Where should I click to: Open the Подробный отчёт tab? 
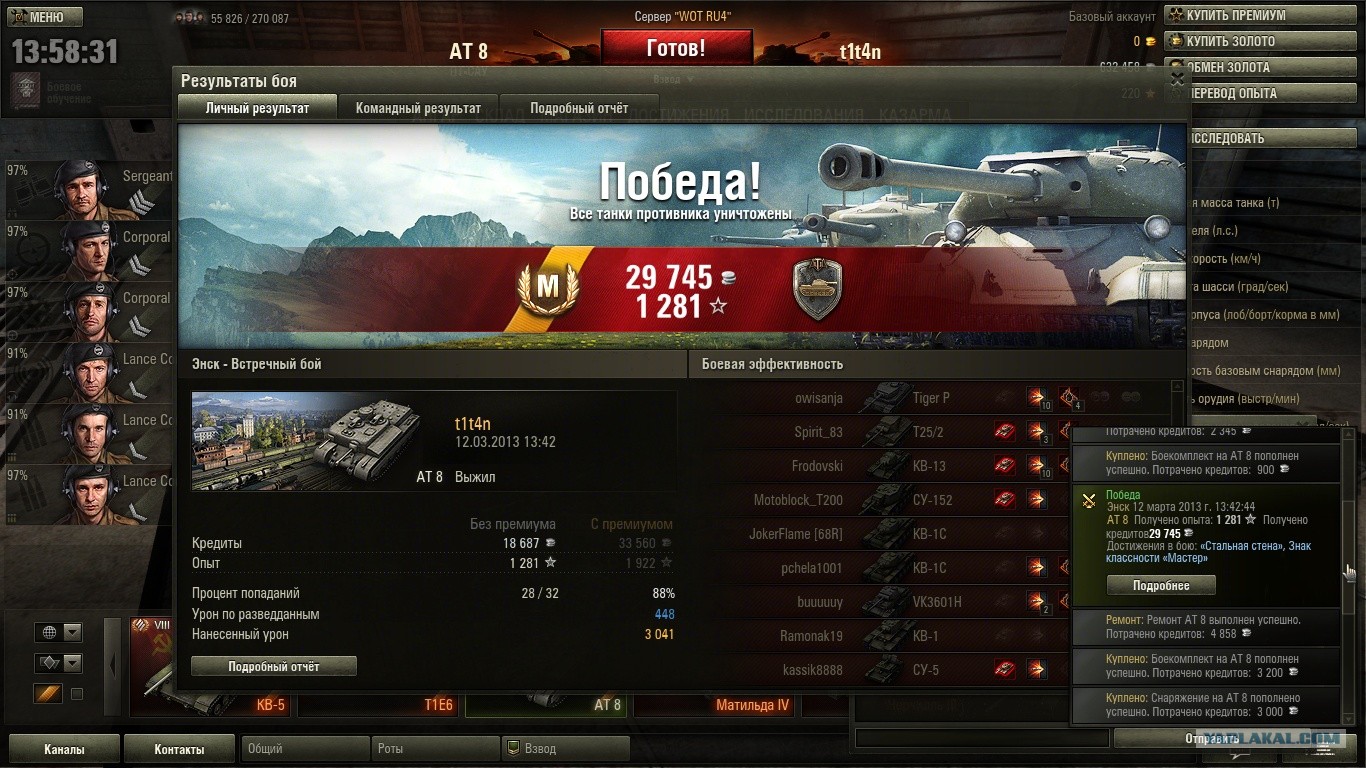579,108
